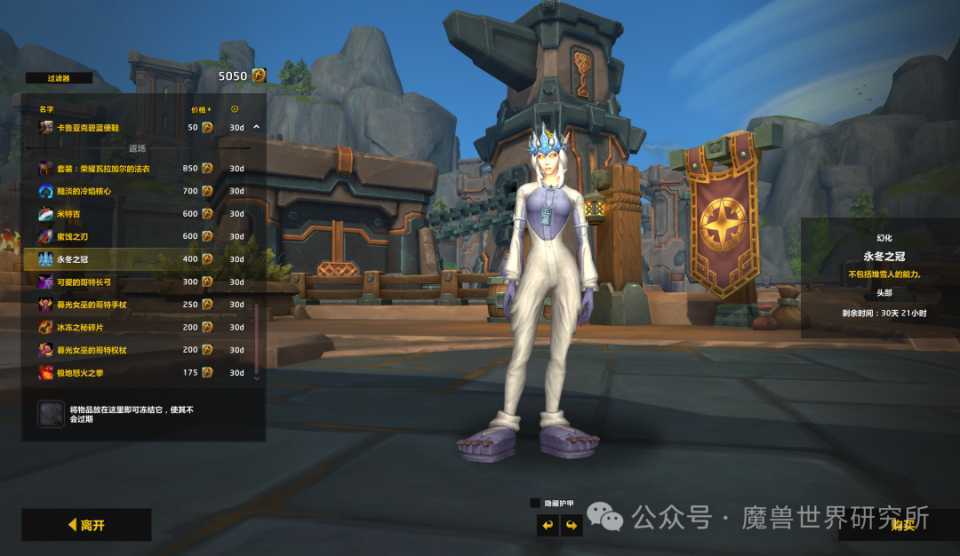Select 暮光女巫的哥特权杖 item
Screen dimensions: 960x556
tap(120, 350)
